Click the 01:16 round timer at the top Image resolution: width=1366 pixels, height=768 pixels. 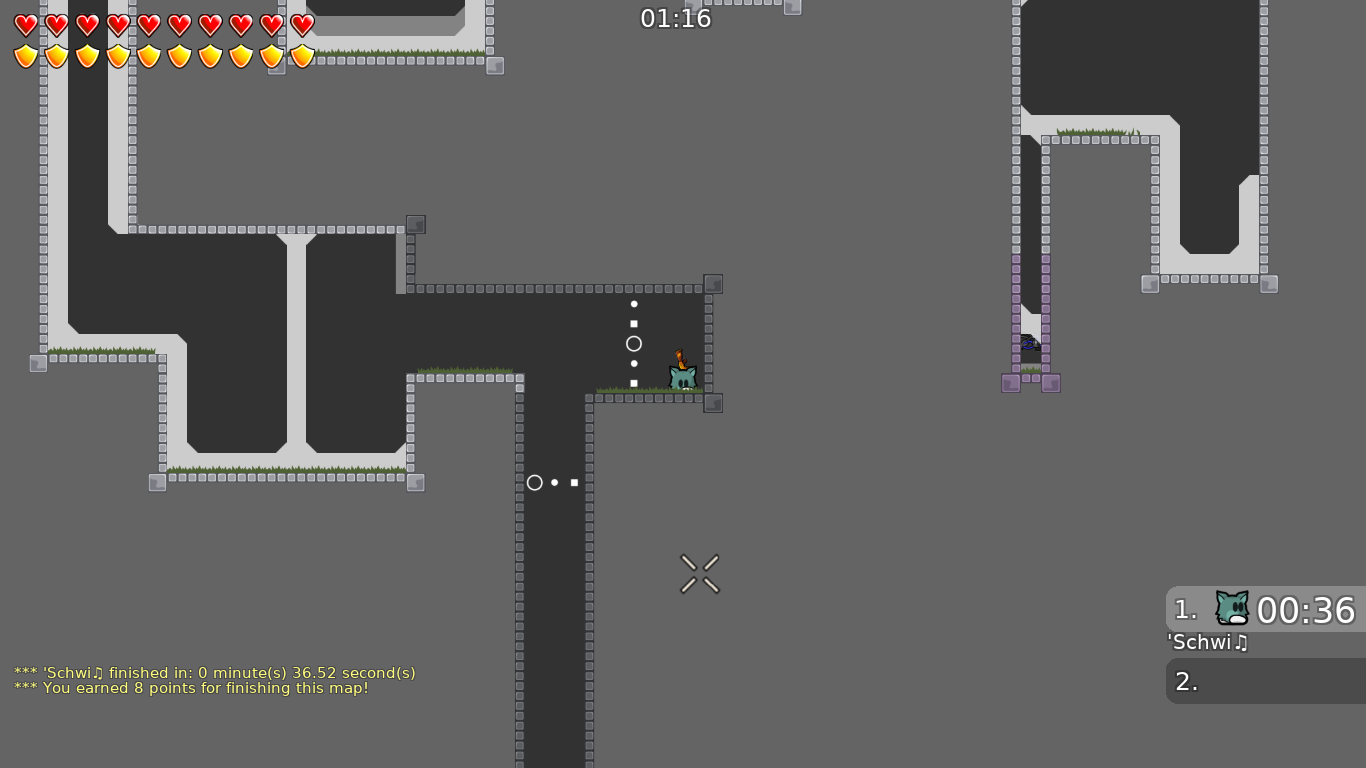point(677,18)
